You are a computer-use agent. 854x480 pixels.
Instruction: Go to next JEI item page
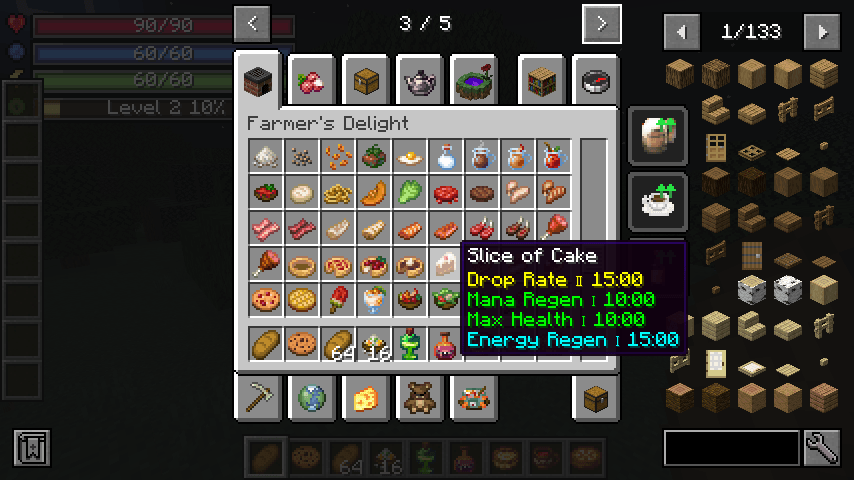(x=822, y=32)
